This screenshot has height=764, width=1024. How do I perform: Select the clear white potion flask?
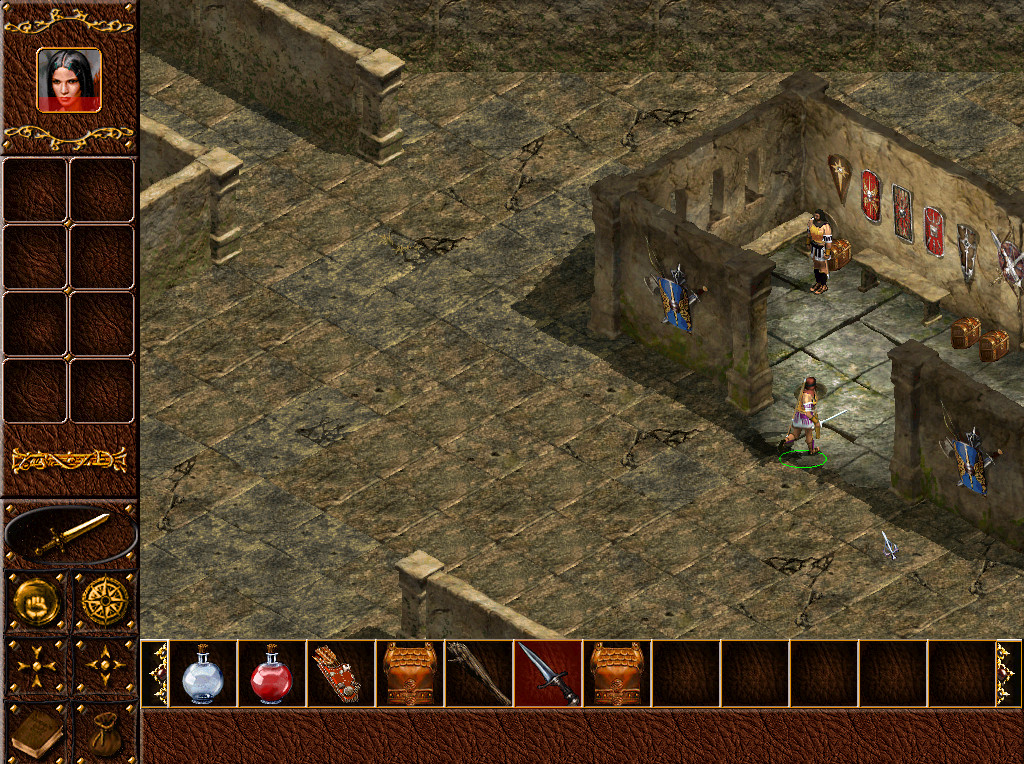[203, 674]
